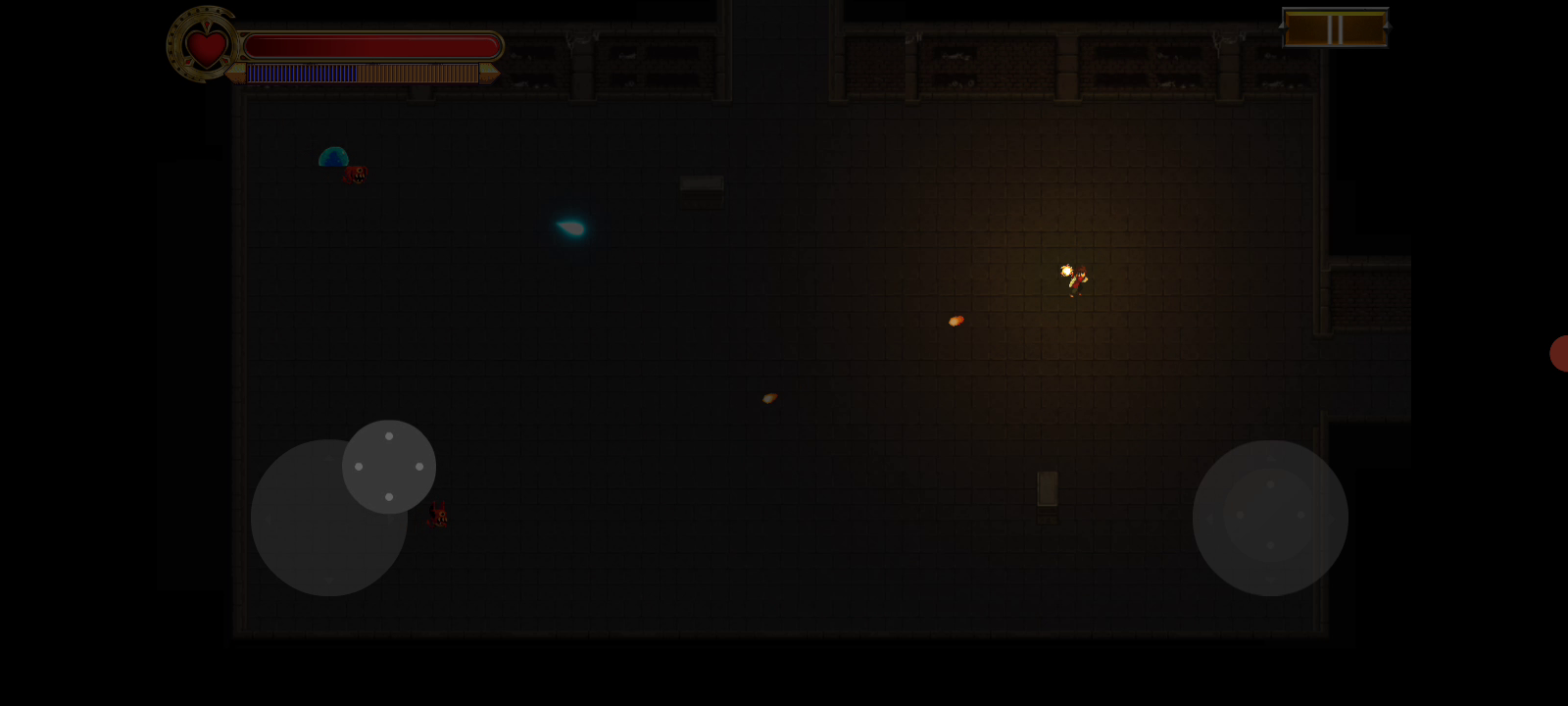The width and height of the screenshot is (1568, 706).
Task: Tap the directional pad of the movement joystick
Action: 389,466
